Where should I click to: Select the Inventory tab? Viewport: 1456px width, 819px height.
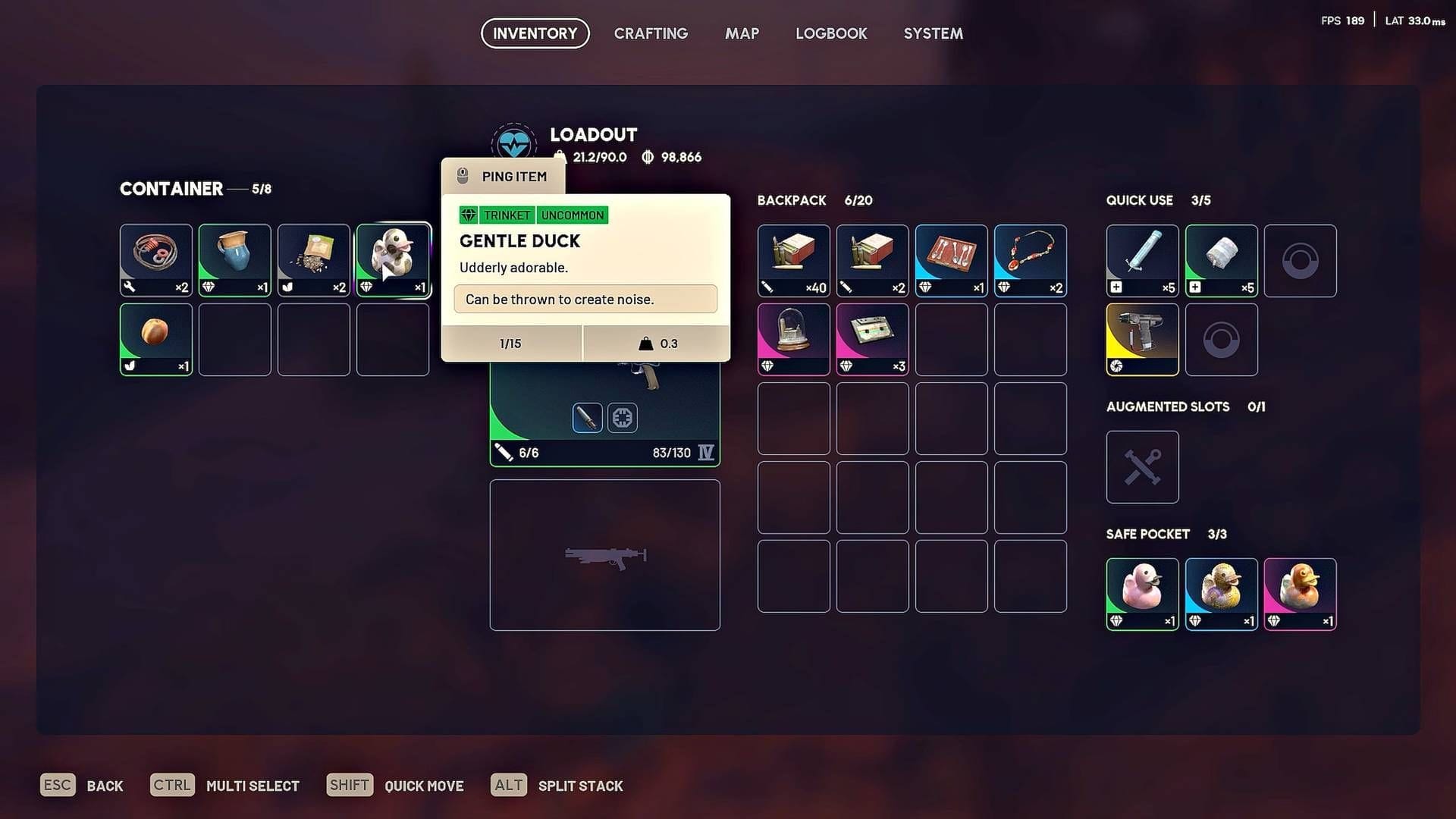click(x=535, y=33)
